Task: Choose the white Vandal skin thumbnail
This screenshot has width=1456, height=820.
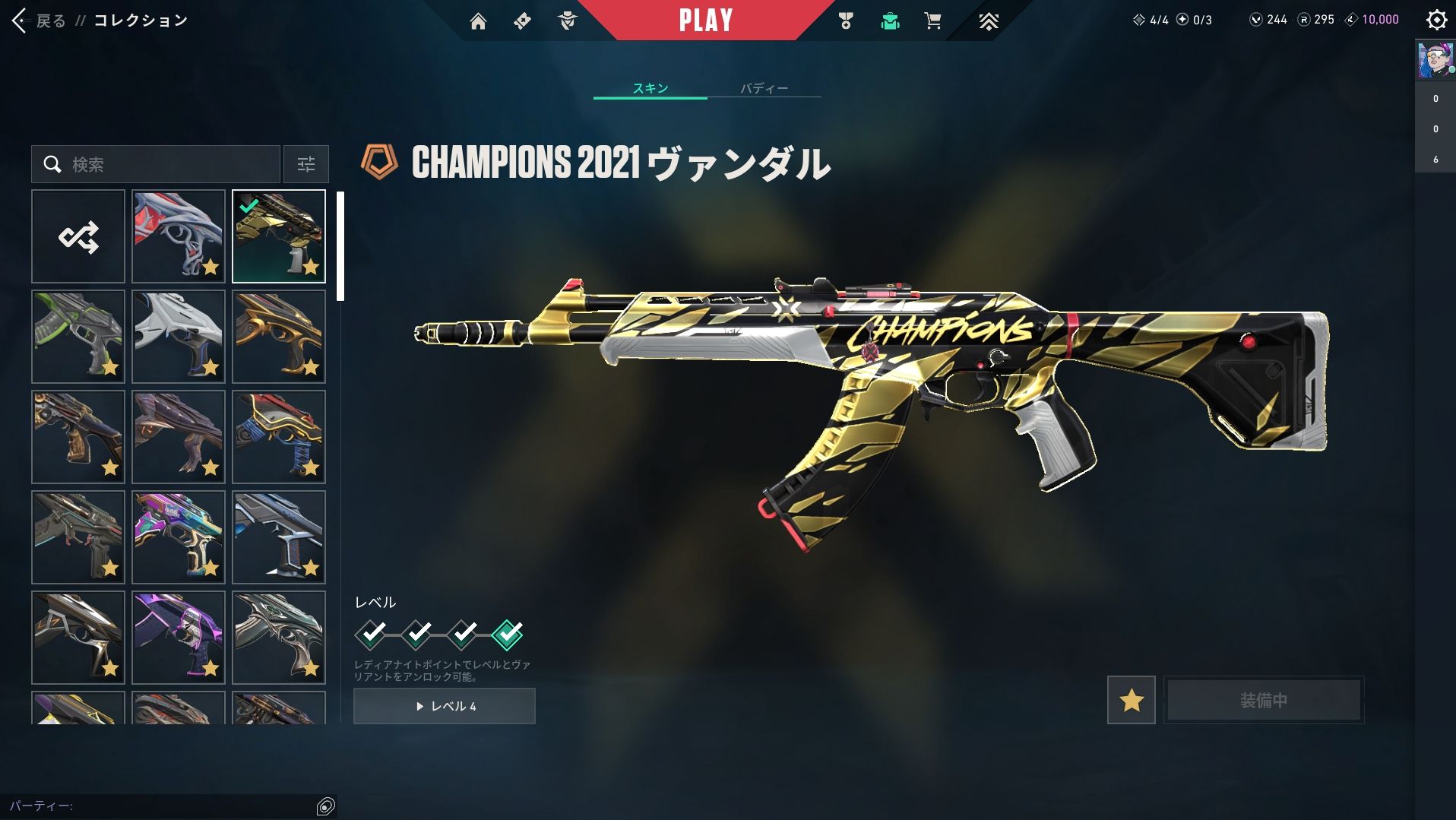Action: click(179, 337)
